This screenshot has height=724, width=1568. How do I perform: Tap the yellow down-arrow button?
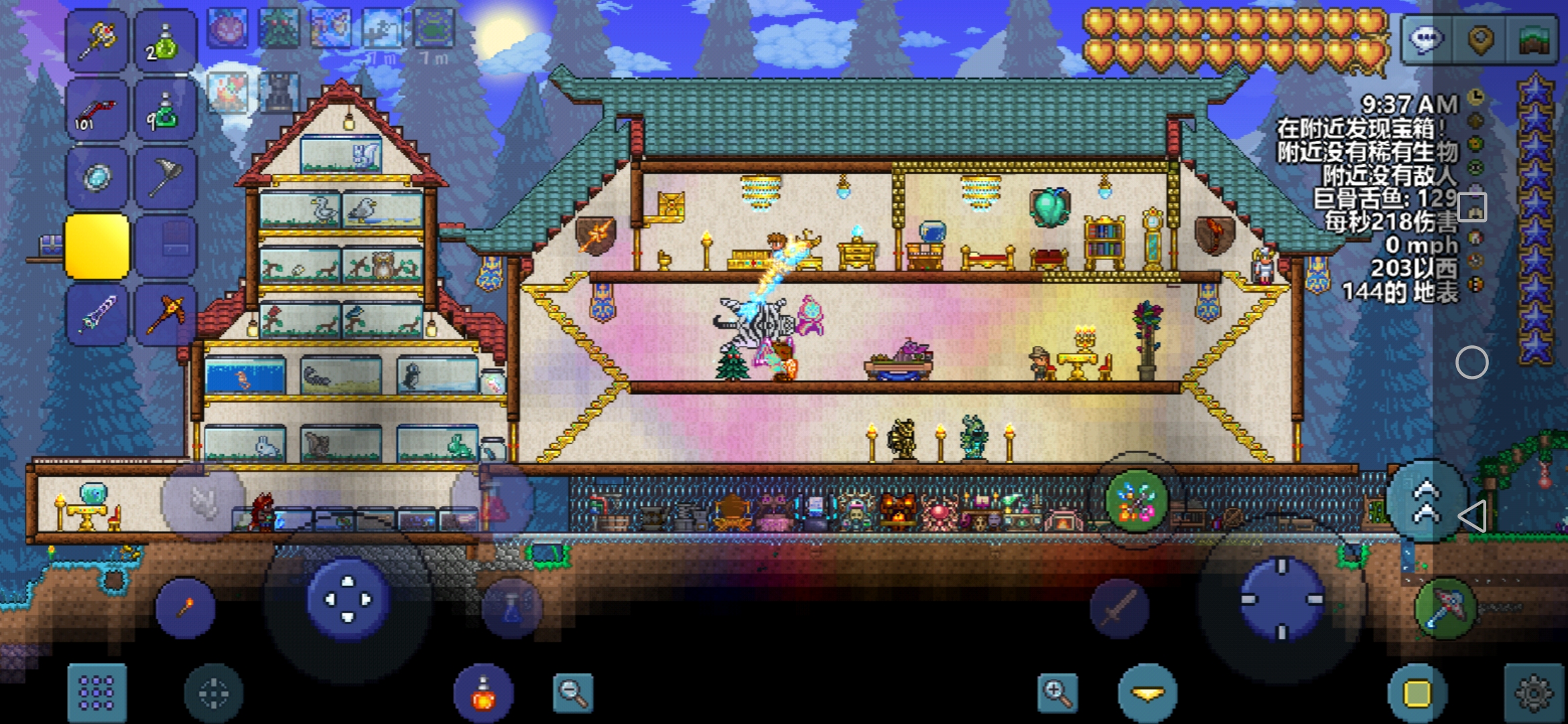[1147, 693]
